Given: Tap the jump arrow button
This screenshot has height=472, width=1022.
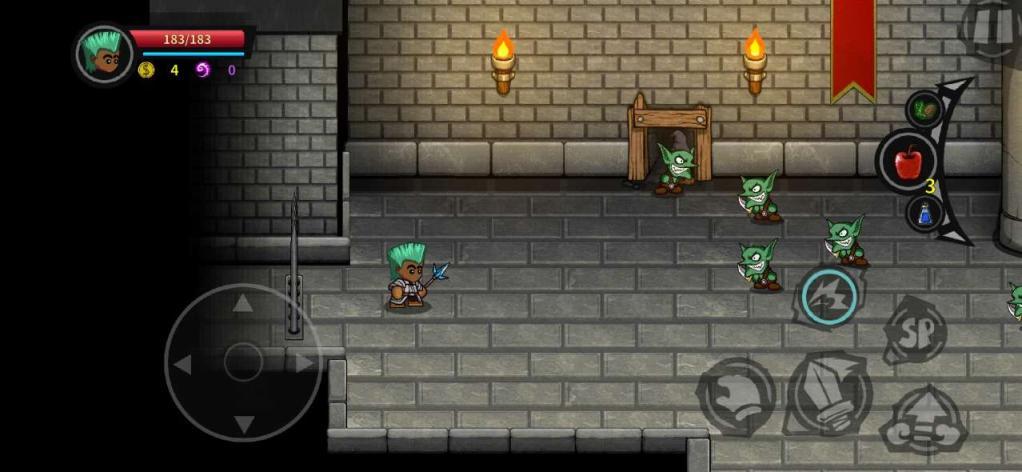Looking at the screenshot, I should (922, 421).
